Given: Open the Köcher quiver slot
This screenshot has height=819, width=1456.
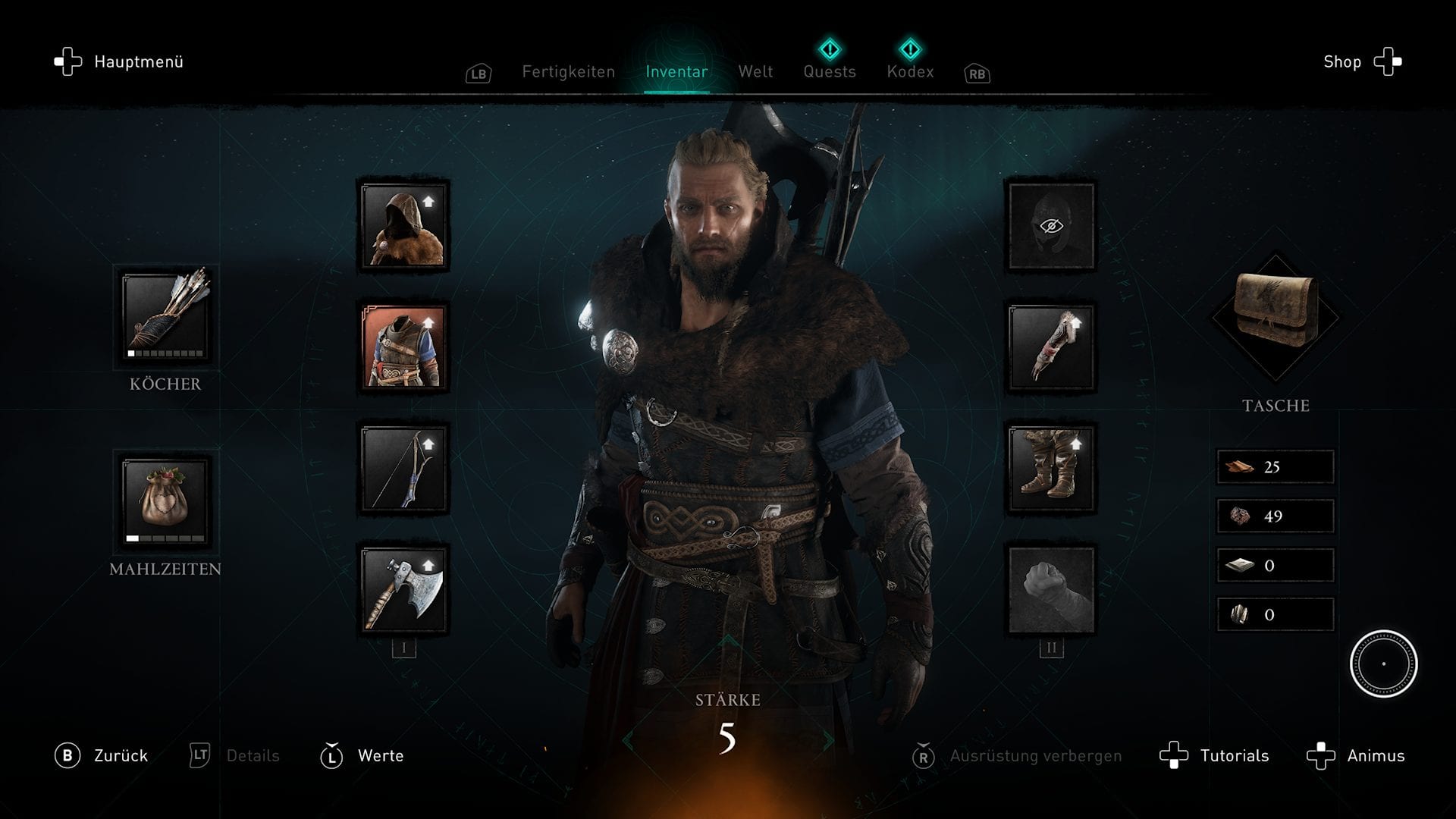Looking at the screenshot, I should click(x=165, y=315).
